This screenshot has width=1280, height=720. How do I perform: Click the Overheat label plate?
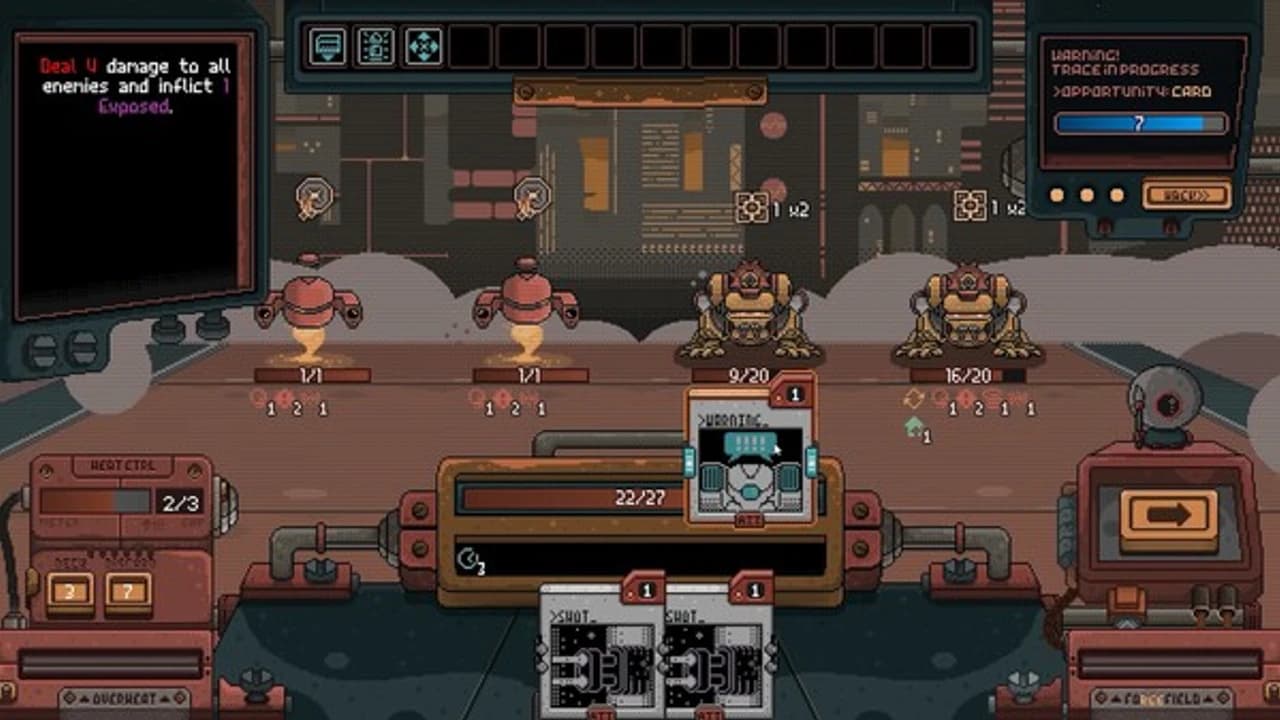124,698
